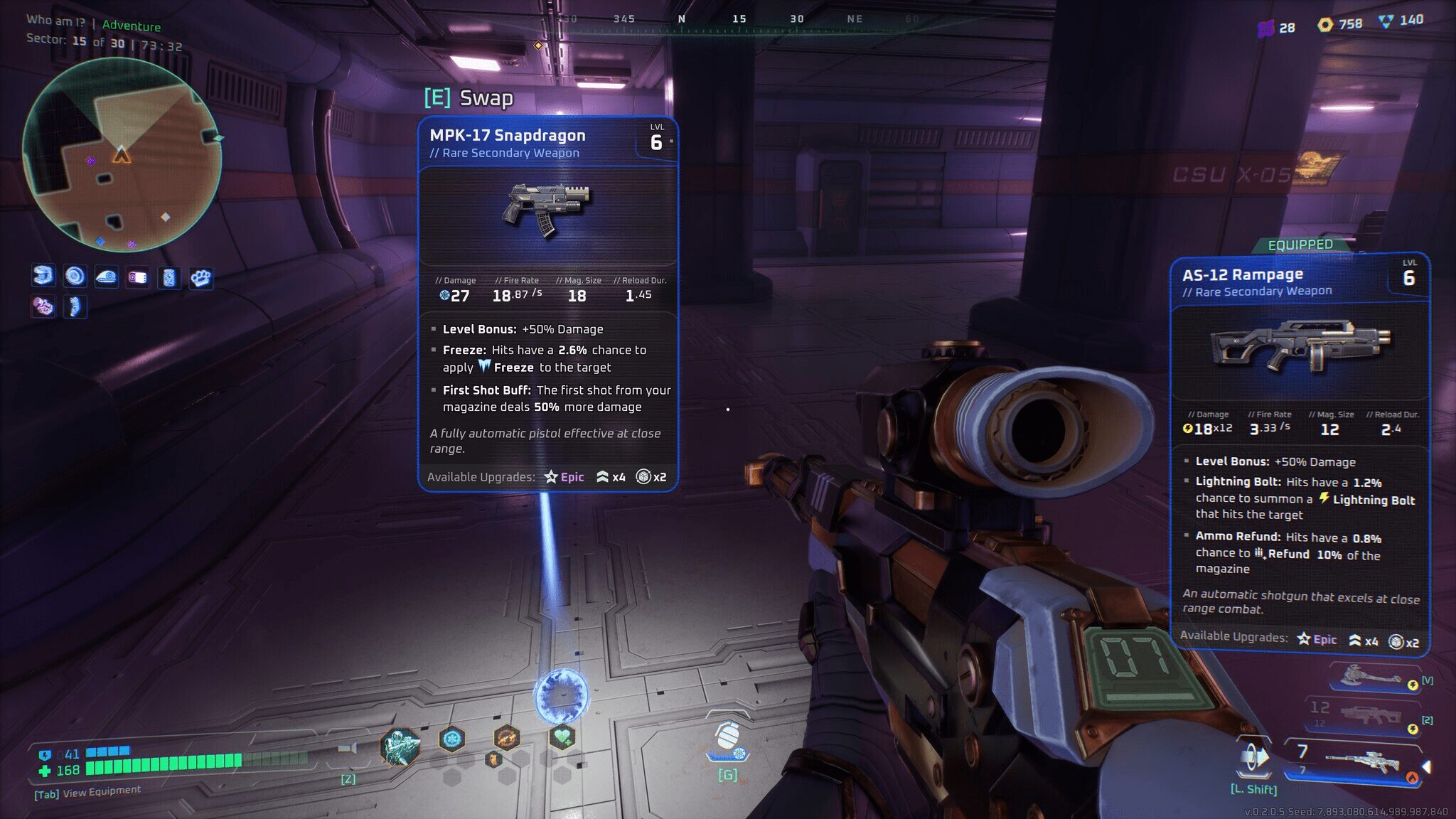This screenshot has height=819, width=1456.
Task: Click the purple scrap currency icon
Action: tap(1265, 28)
